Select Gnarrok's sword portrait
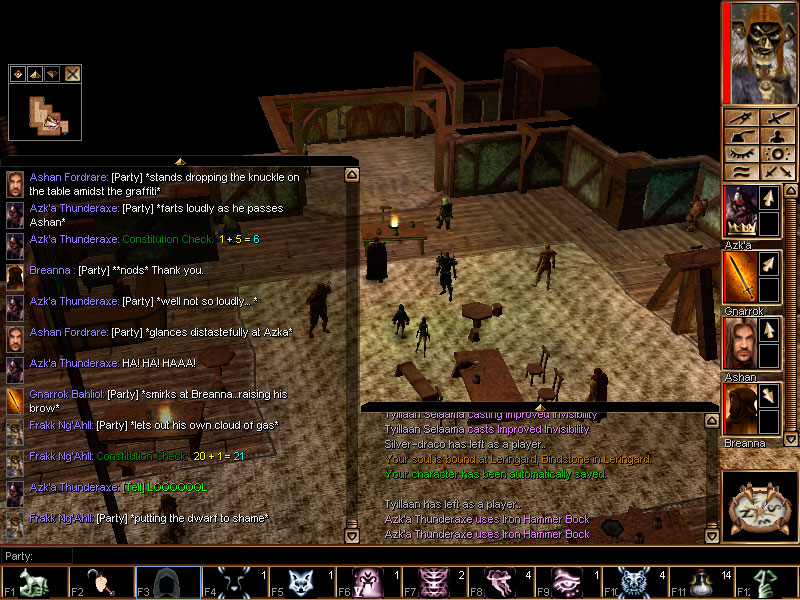Viewport: 800px width, 600px height. [x=740, y=277]
